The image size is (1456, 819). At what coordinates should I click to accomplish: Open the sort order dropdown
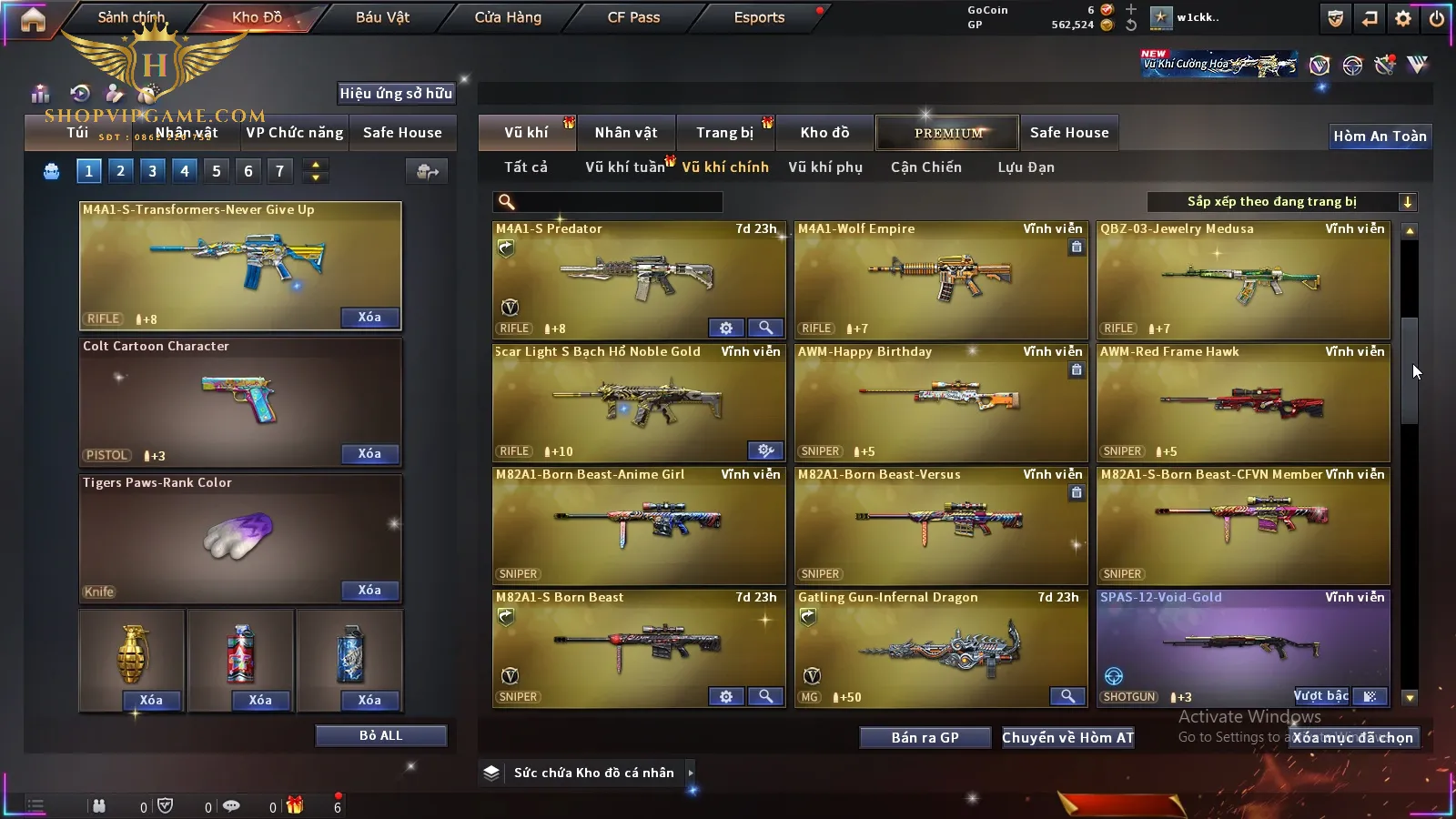point(1281,202)
